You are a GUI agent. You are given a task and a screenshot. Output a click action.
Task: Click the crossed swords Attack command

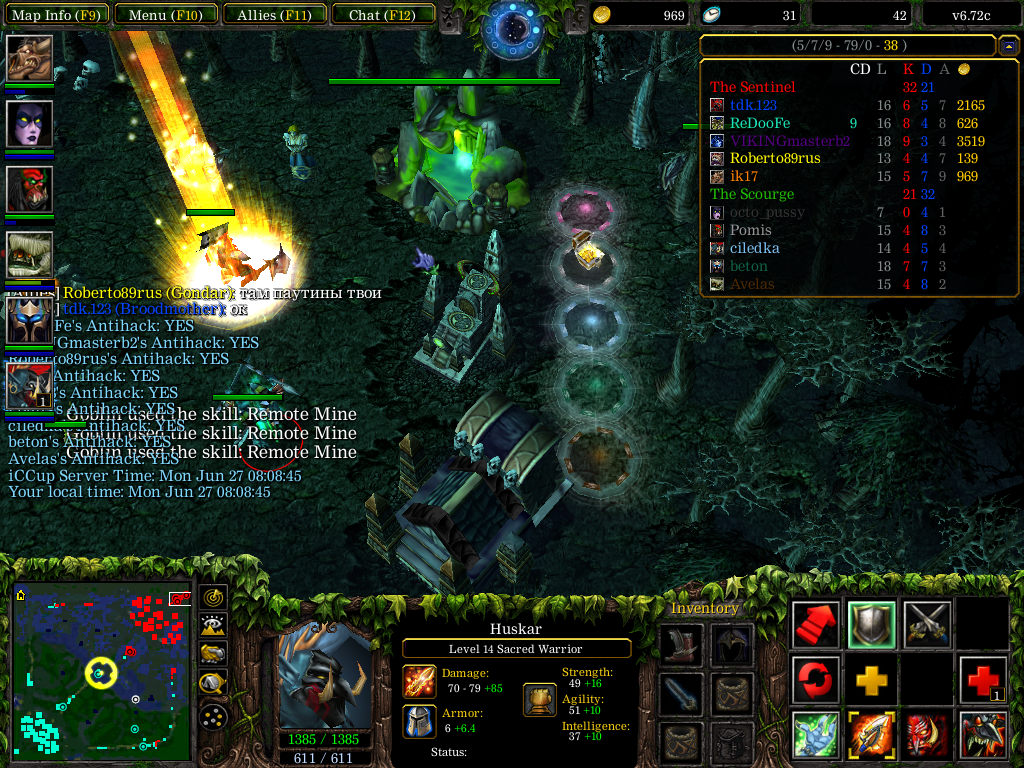coord(927,625)
